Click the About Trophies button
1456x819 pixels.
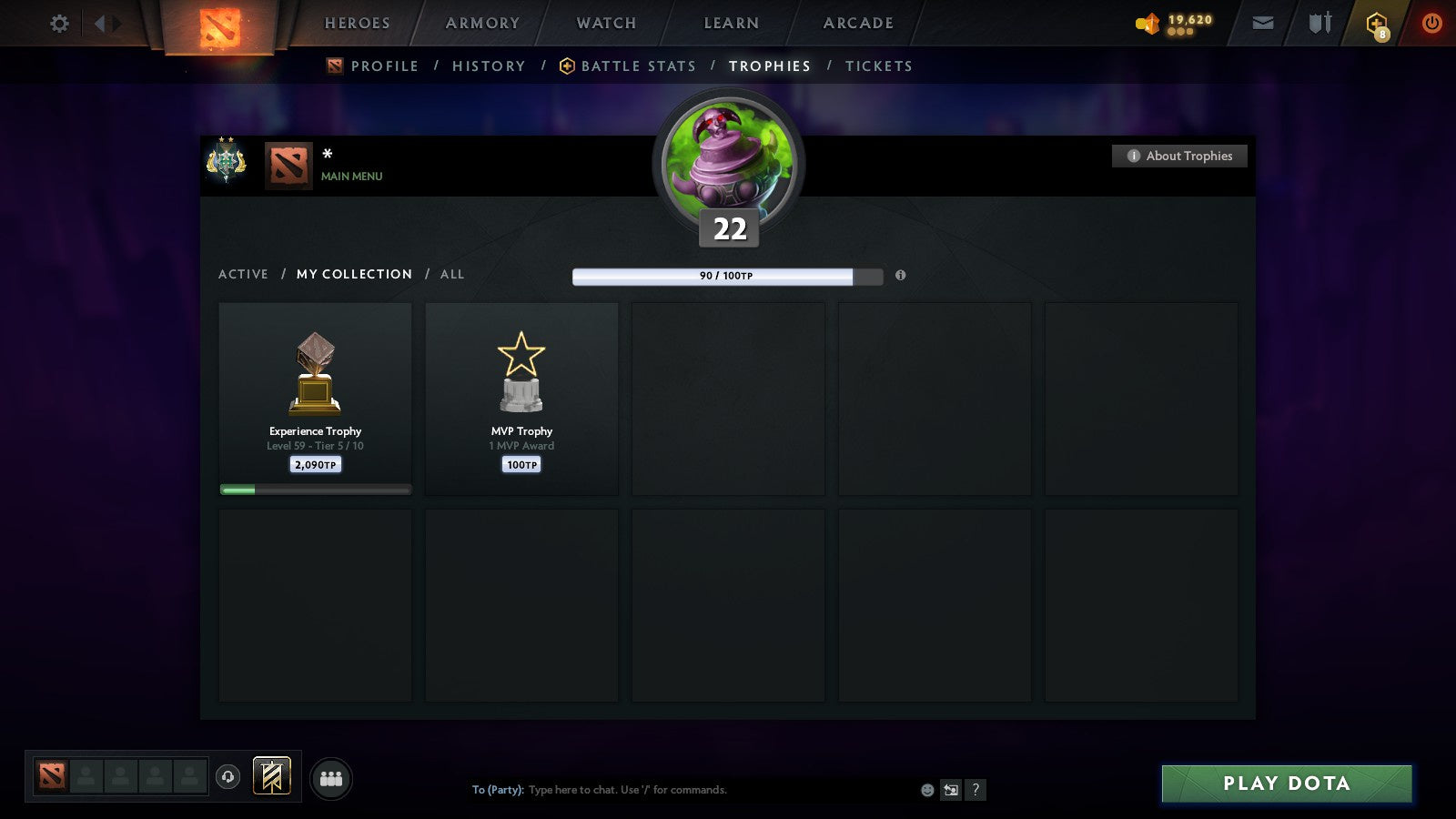click(x=1178, y=156)
